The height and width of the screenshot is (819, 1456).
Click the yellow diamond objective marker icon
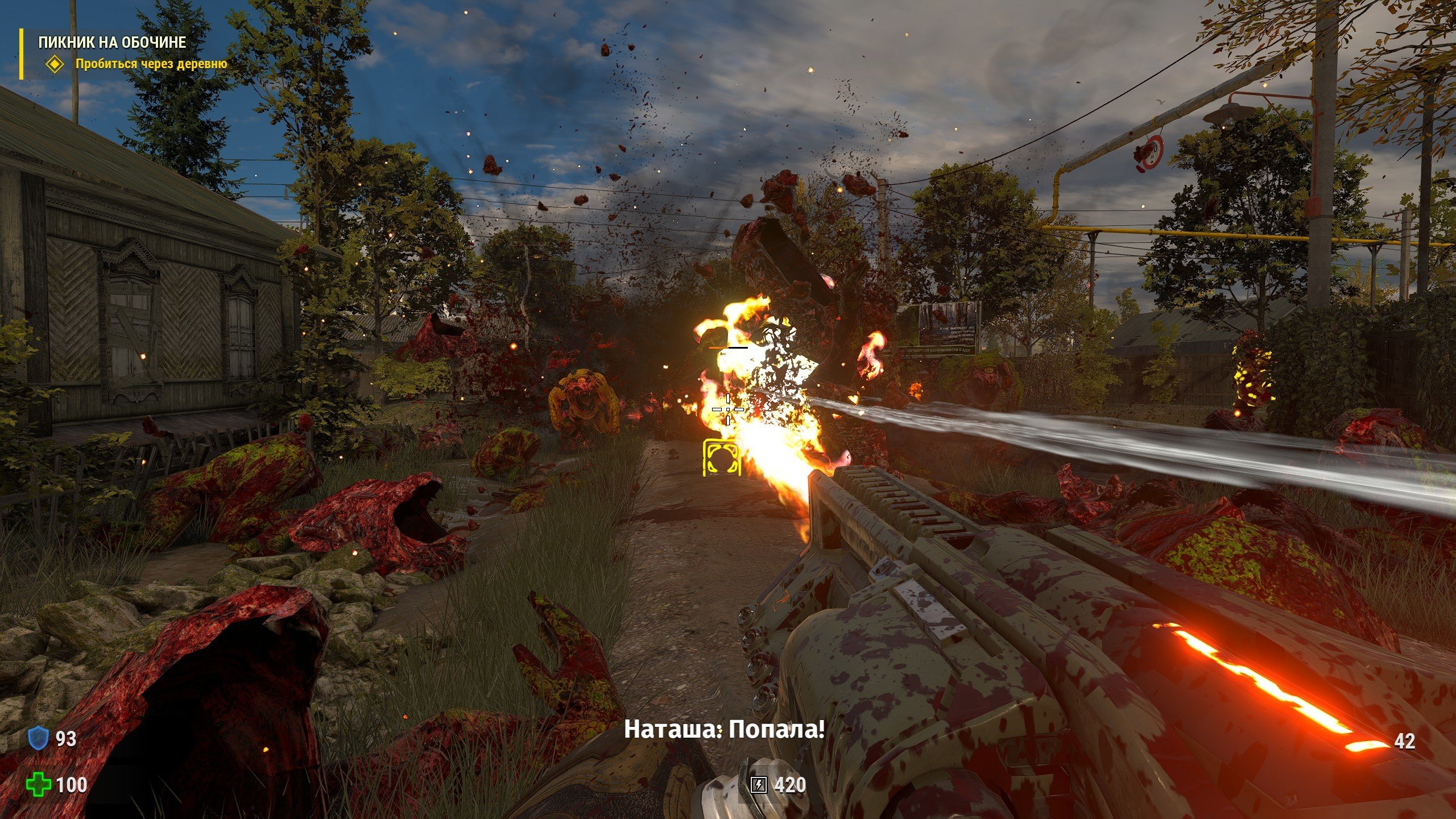coord(55,64)
